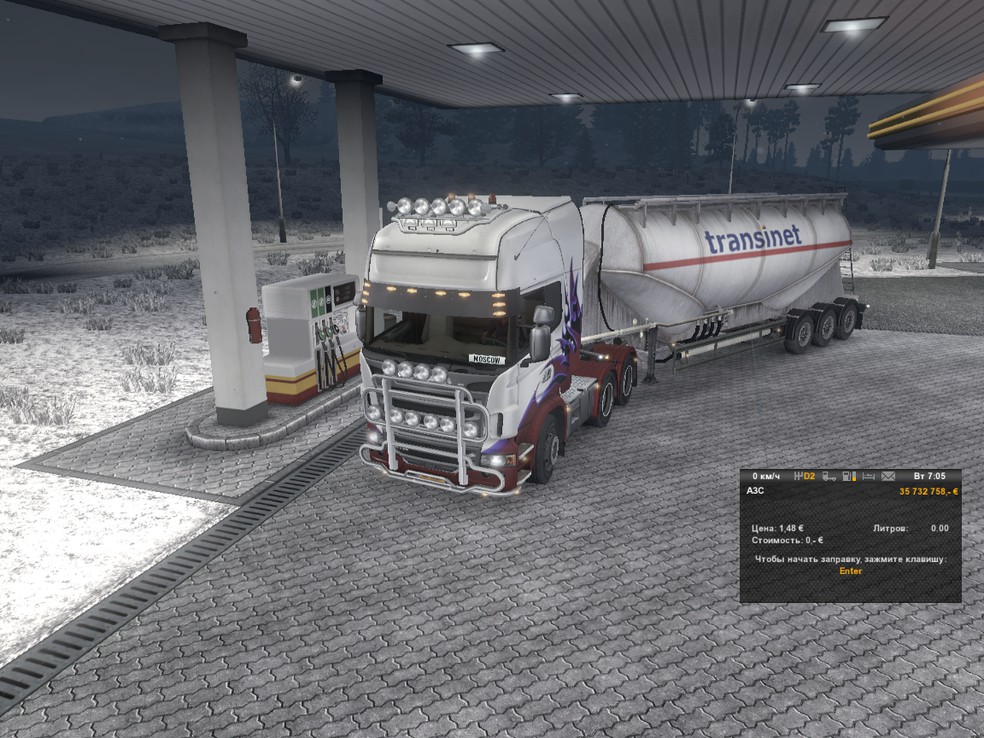The image size is (984, 738).
Task: Click the bed rest indicator icon
Action: tap(868, 476)
